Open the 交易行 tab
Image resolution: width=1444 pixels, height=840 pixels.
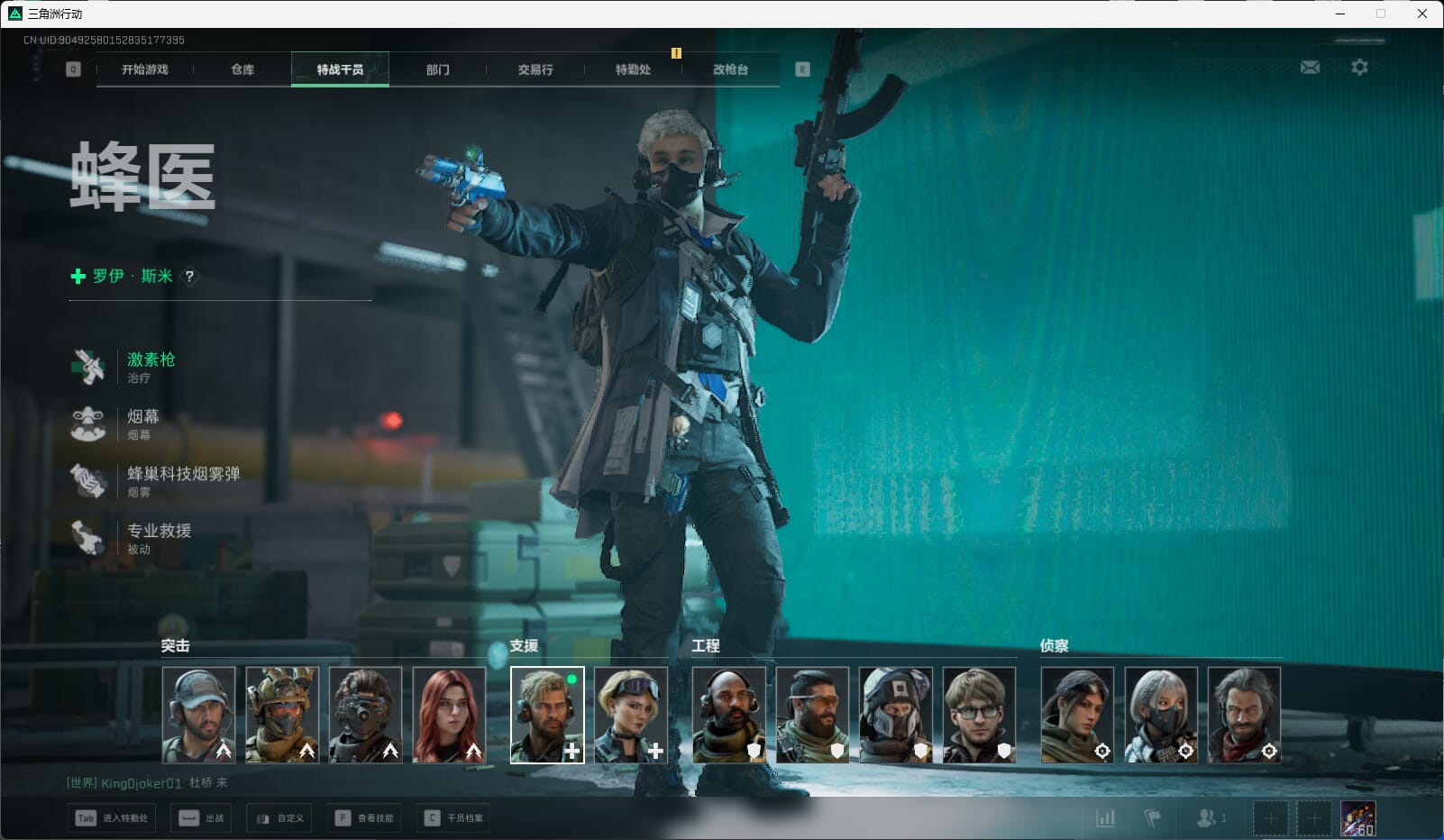[535, 69]
